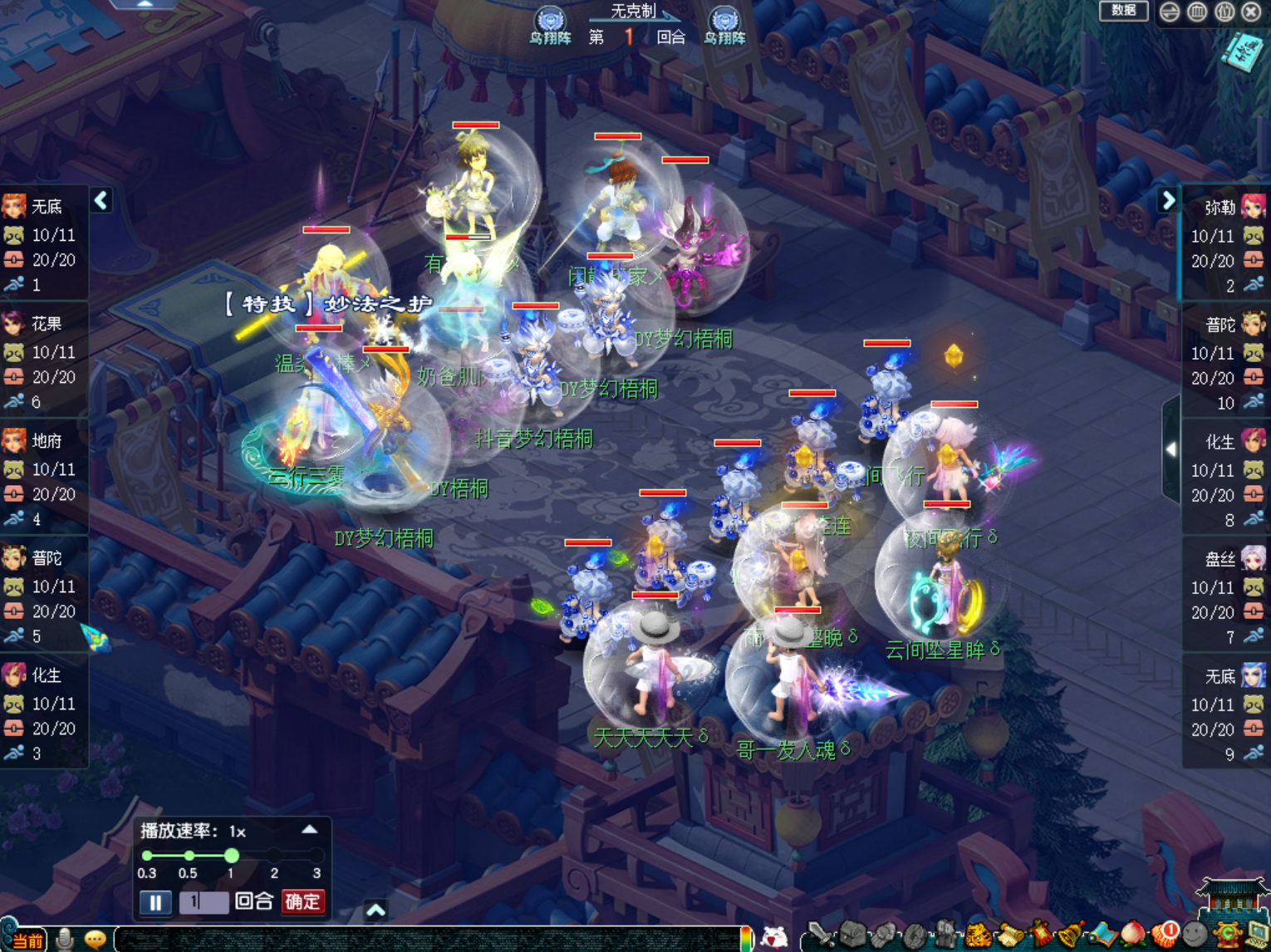Expand the chat box upward arrow
Viewport: 1271px width, 952px height.
tap(375, 910)
